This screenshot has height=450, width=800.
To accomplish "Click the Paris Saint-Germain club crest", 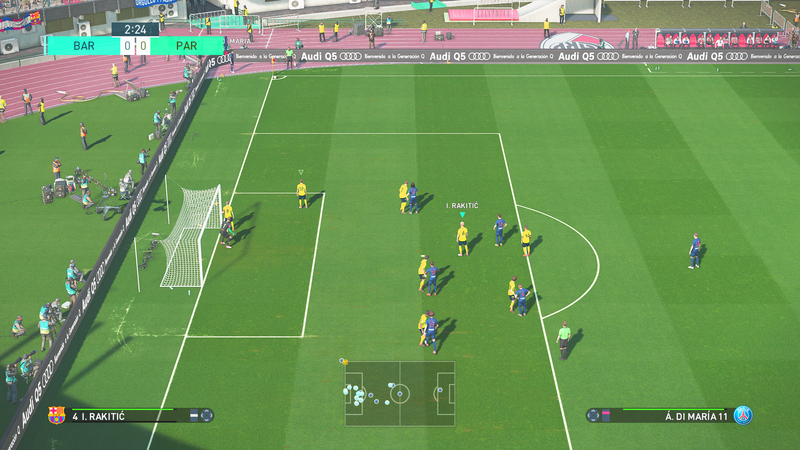I will 742,415.
